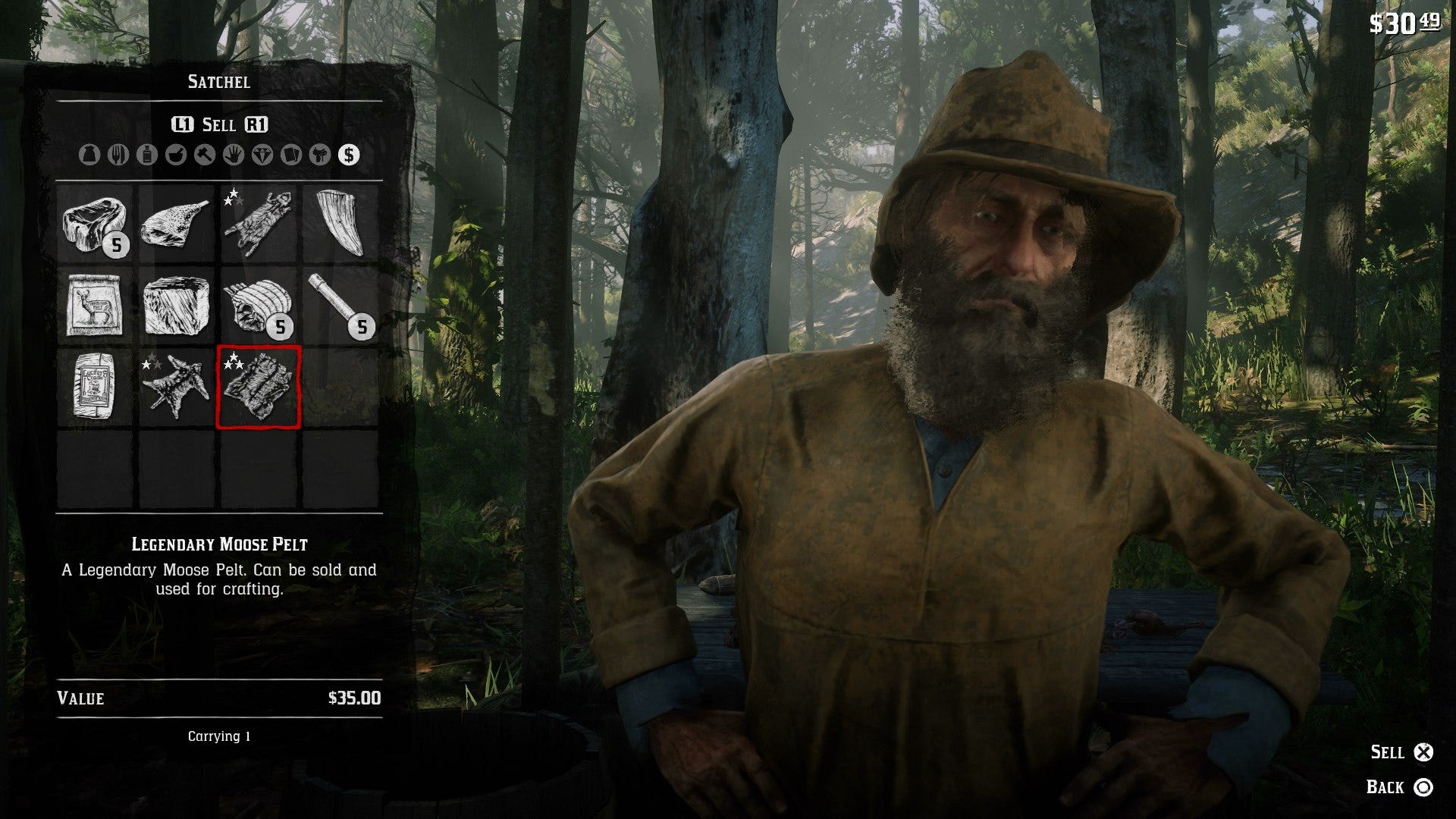The image size is (1456, 819).
Task: Select the two-star small animal pelt
Action: (259, 224)
